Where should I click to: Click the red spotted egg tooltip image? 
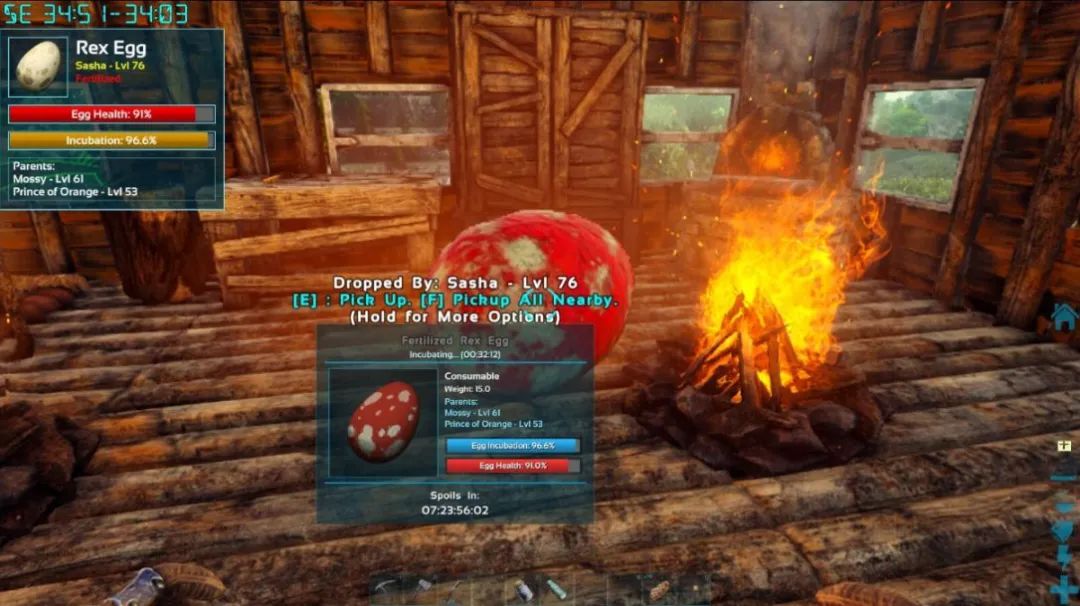tap(383, 421)
